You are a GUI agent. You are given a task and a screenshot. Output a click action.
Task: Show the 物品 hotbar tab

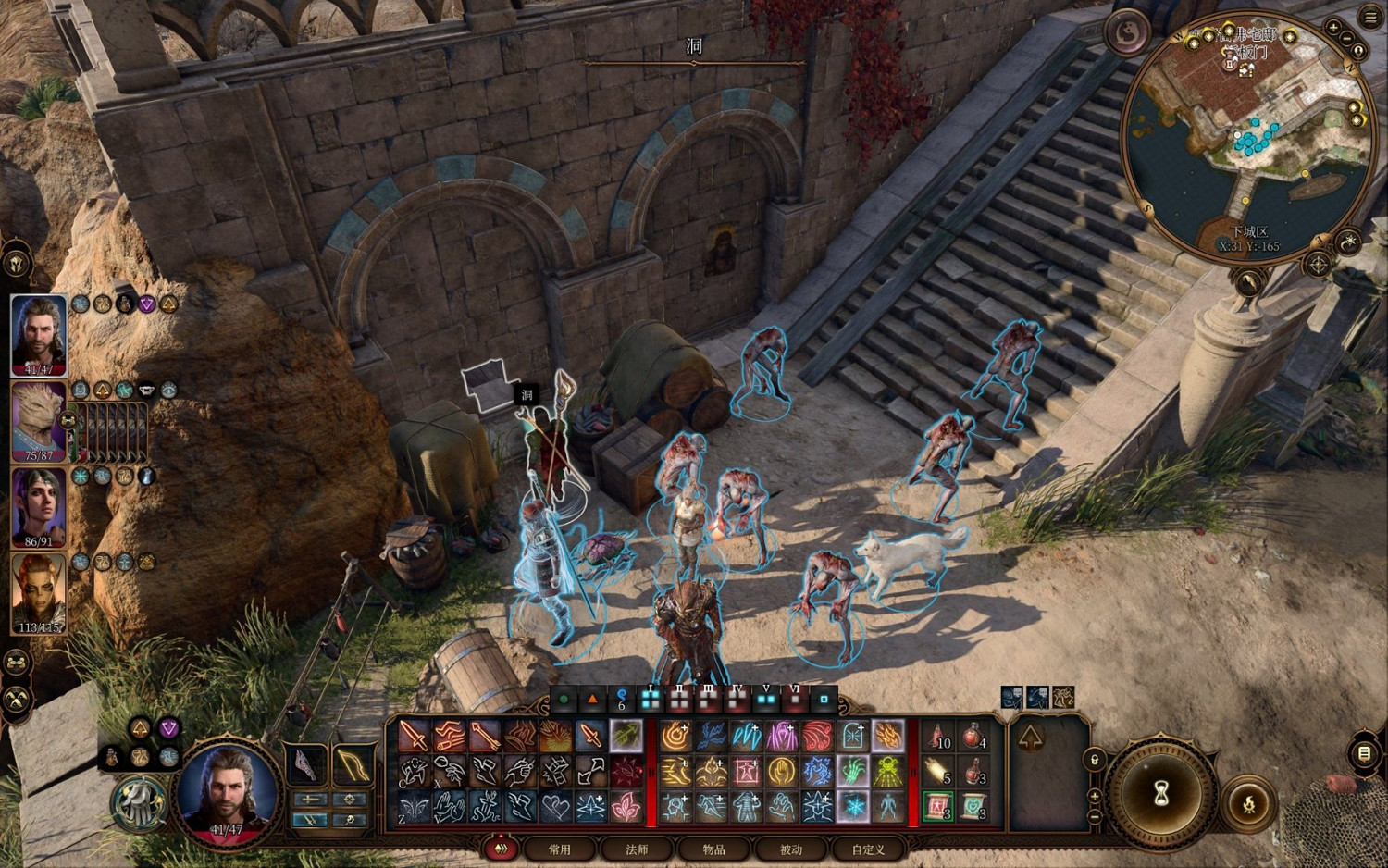coord(713,849)
